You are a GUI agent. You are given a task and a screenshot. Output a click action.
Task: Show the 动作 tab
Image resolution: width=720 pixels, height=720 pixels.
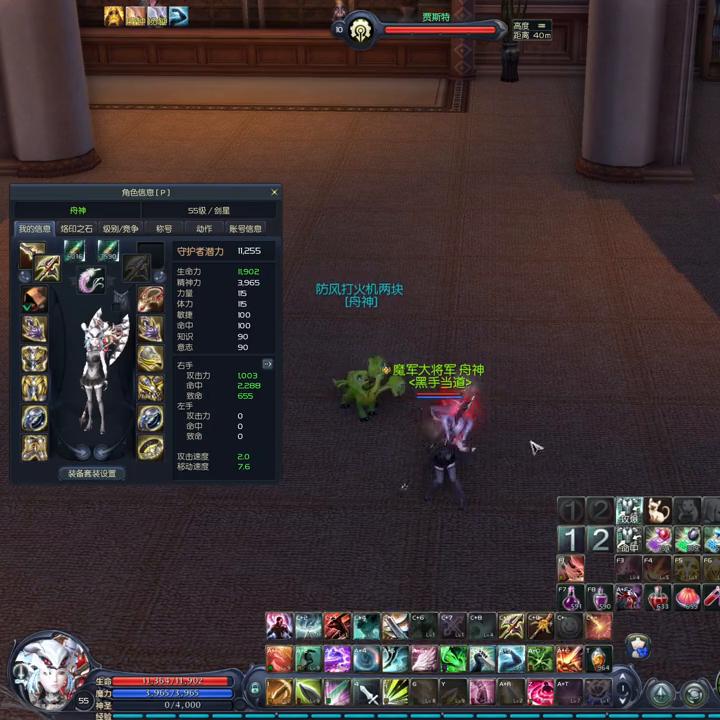click(x=204, y=229)
